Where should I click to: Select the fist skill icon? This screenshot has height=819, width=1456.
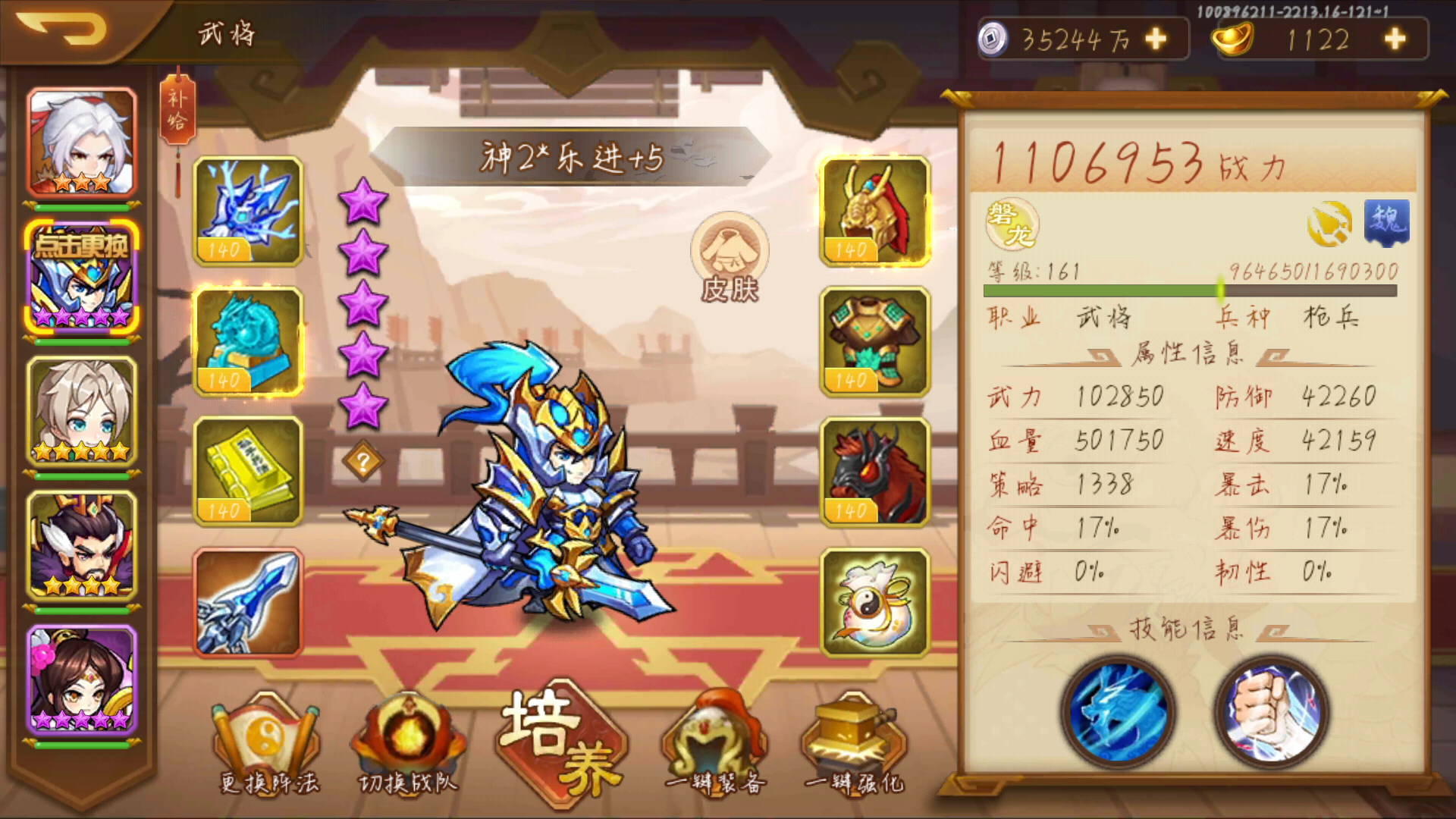(1272, 713)
